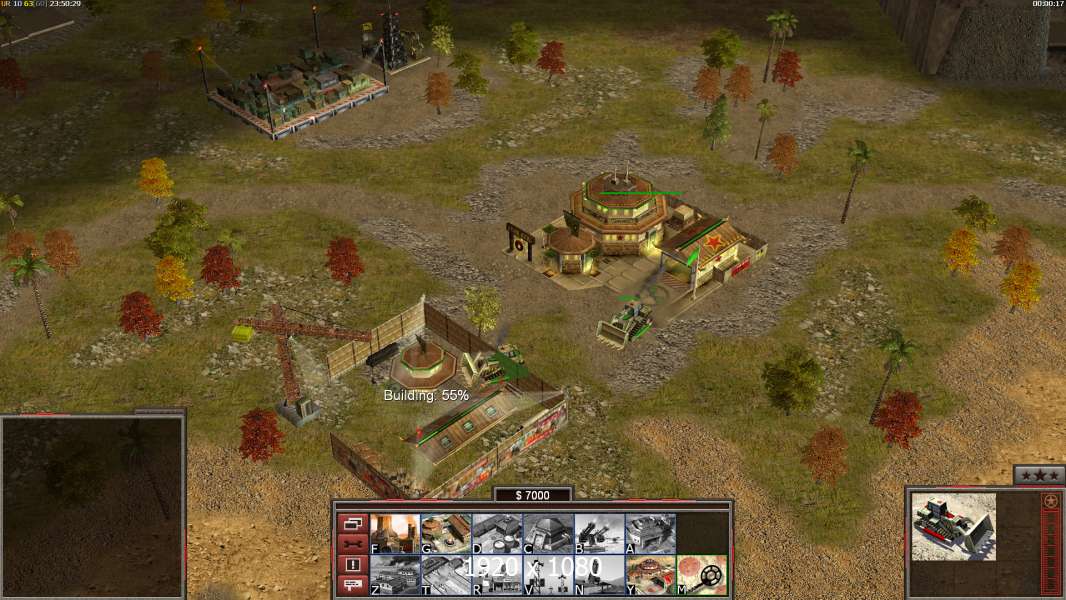Select the supply center build icon G

(x=445, y=534)
